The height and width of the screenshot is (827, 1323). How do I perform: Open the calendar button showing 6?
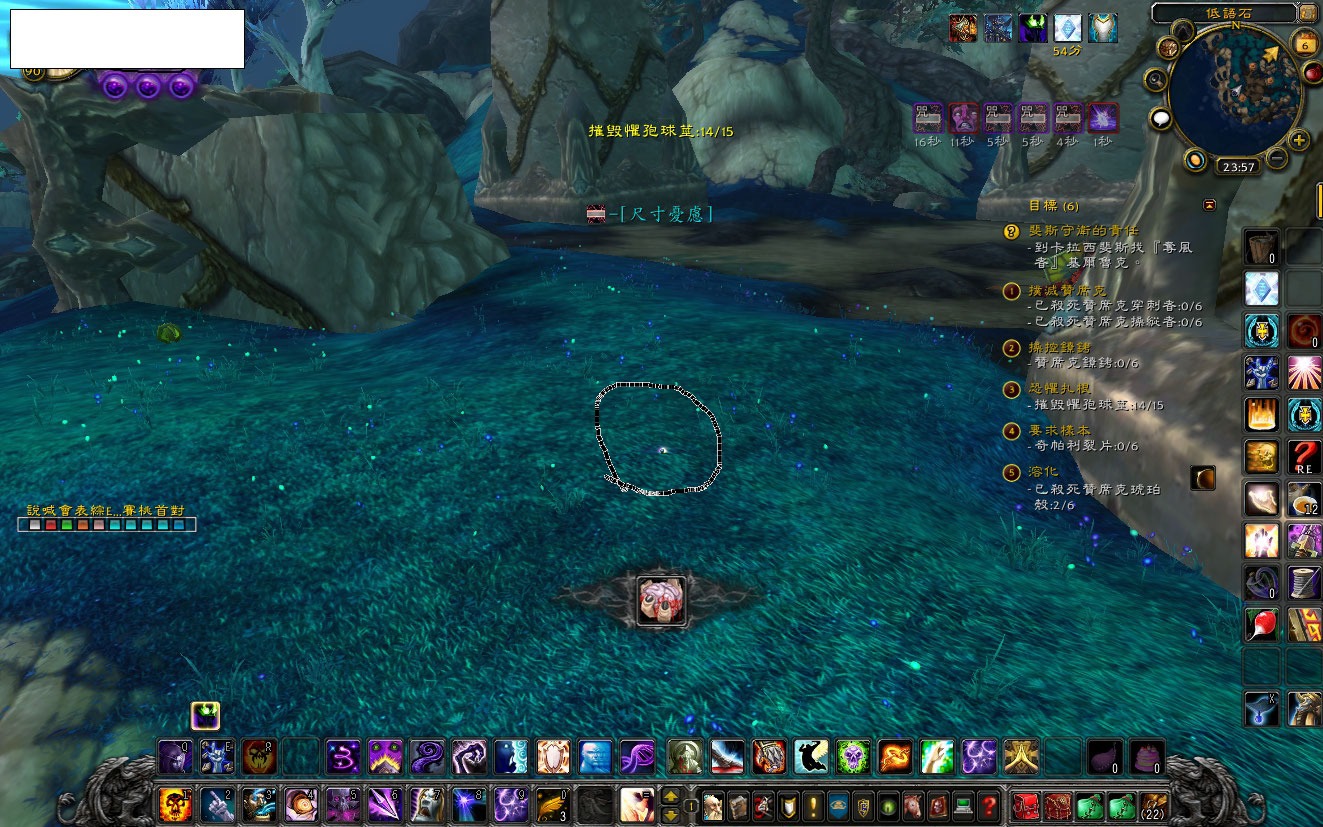(x=1304, y=43)
